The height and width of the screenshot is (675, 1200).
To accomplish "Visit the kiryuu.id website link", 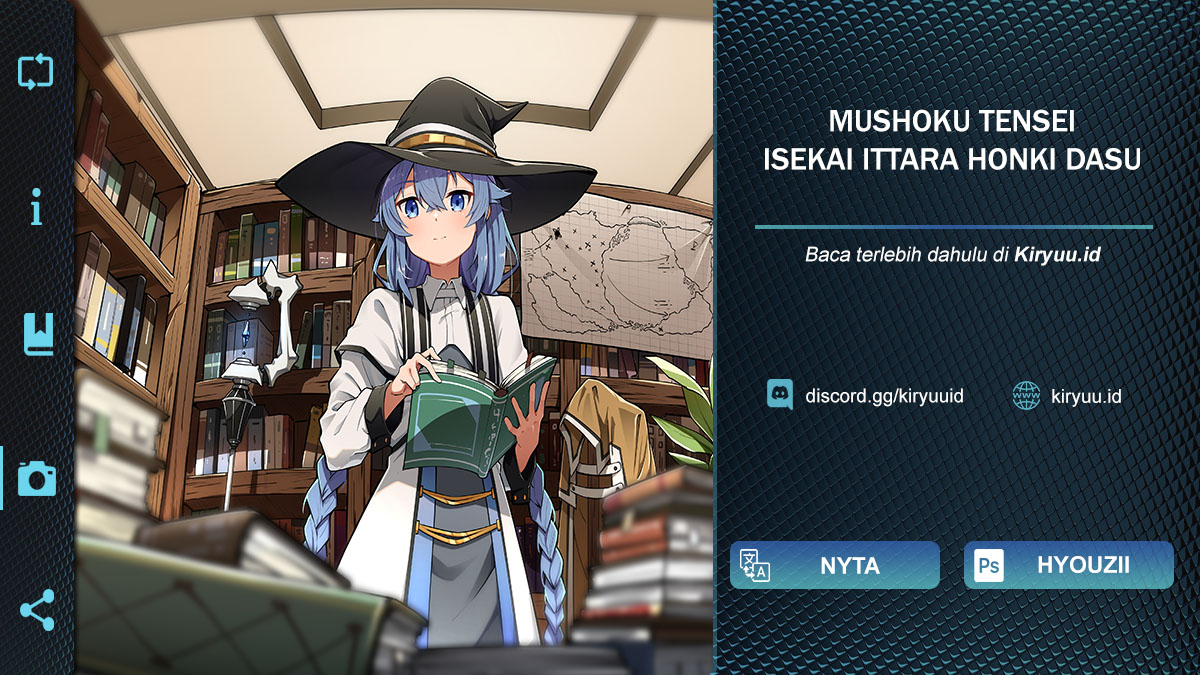I will pyautogui.click(x=1066, y=396).
